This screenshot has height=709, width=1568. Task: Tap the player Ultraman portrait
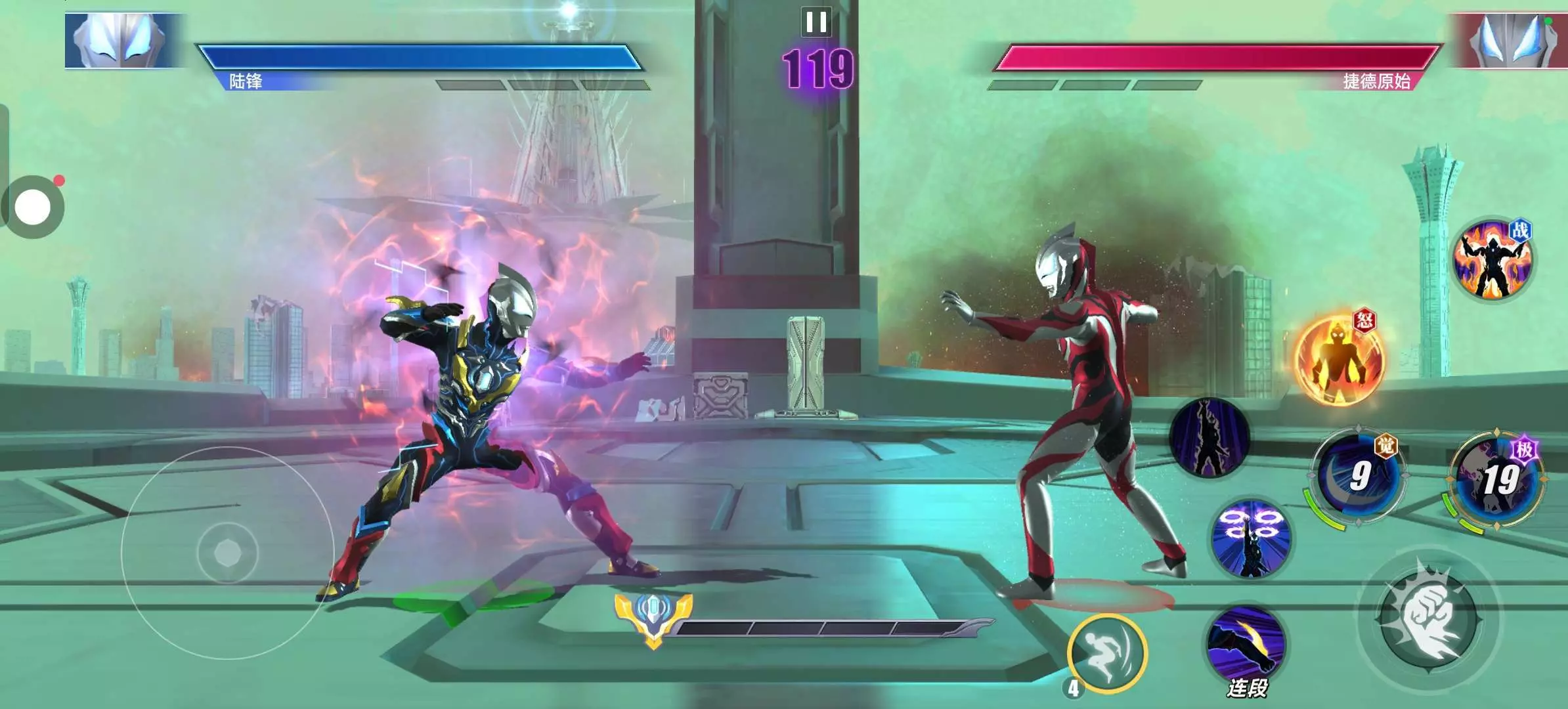121,40
